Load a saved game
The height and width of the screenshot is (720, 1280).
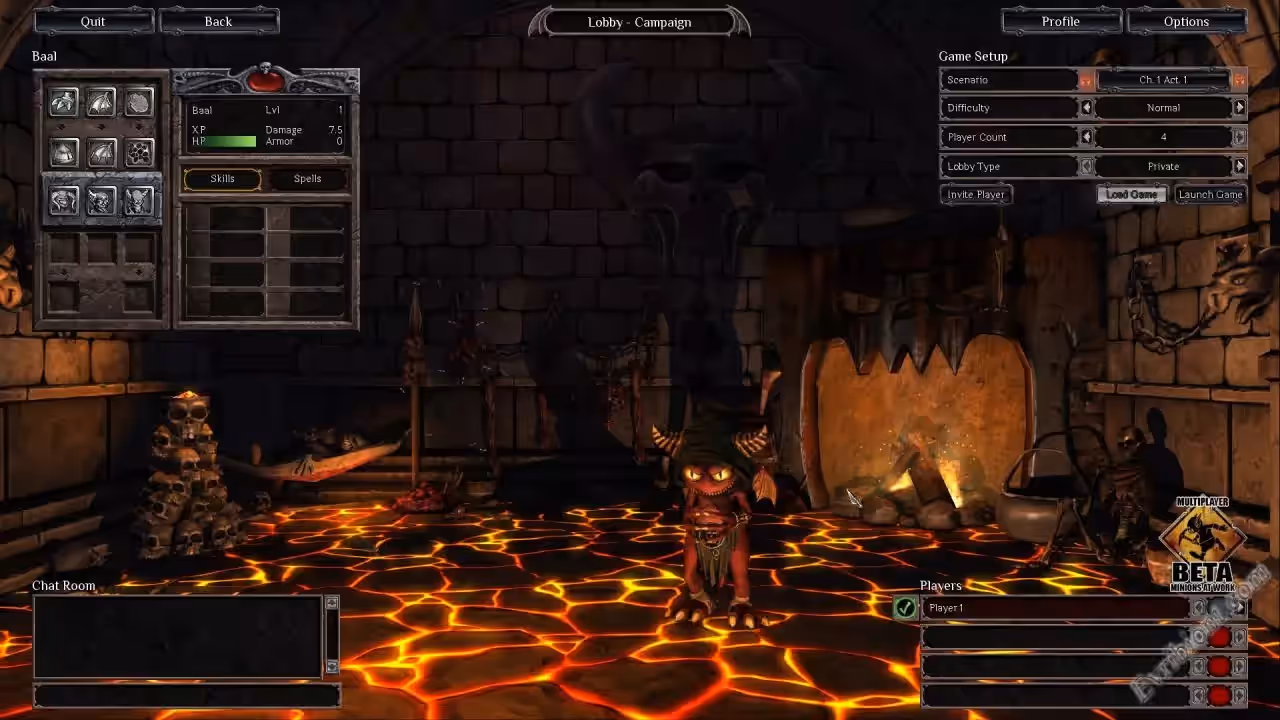tap(1132, 195)
